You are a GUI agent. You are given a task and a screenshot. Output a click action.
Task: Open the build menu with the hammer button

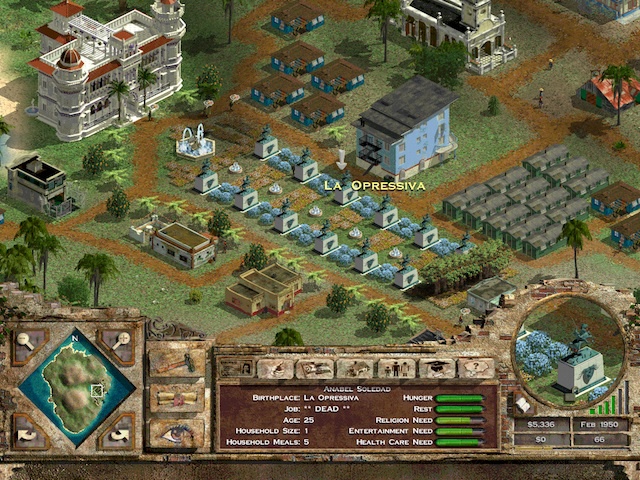[177, 362]
